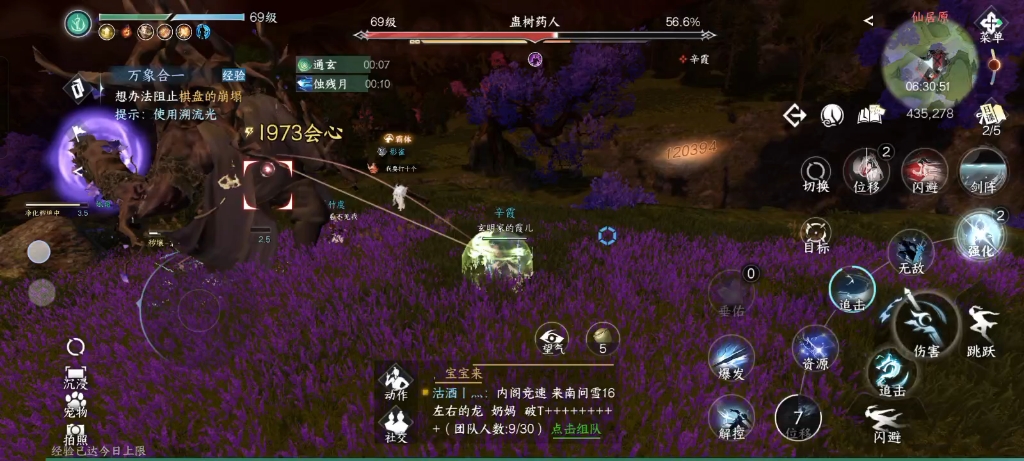This screenshot has height=461, width=1024.
Task: Activate the 爆发 burst skill
Action: tap(731, 358)
